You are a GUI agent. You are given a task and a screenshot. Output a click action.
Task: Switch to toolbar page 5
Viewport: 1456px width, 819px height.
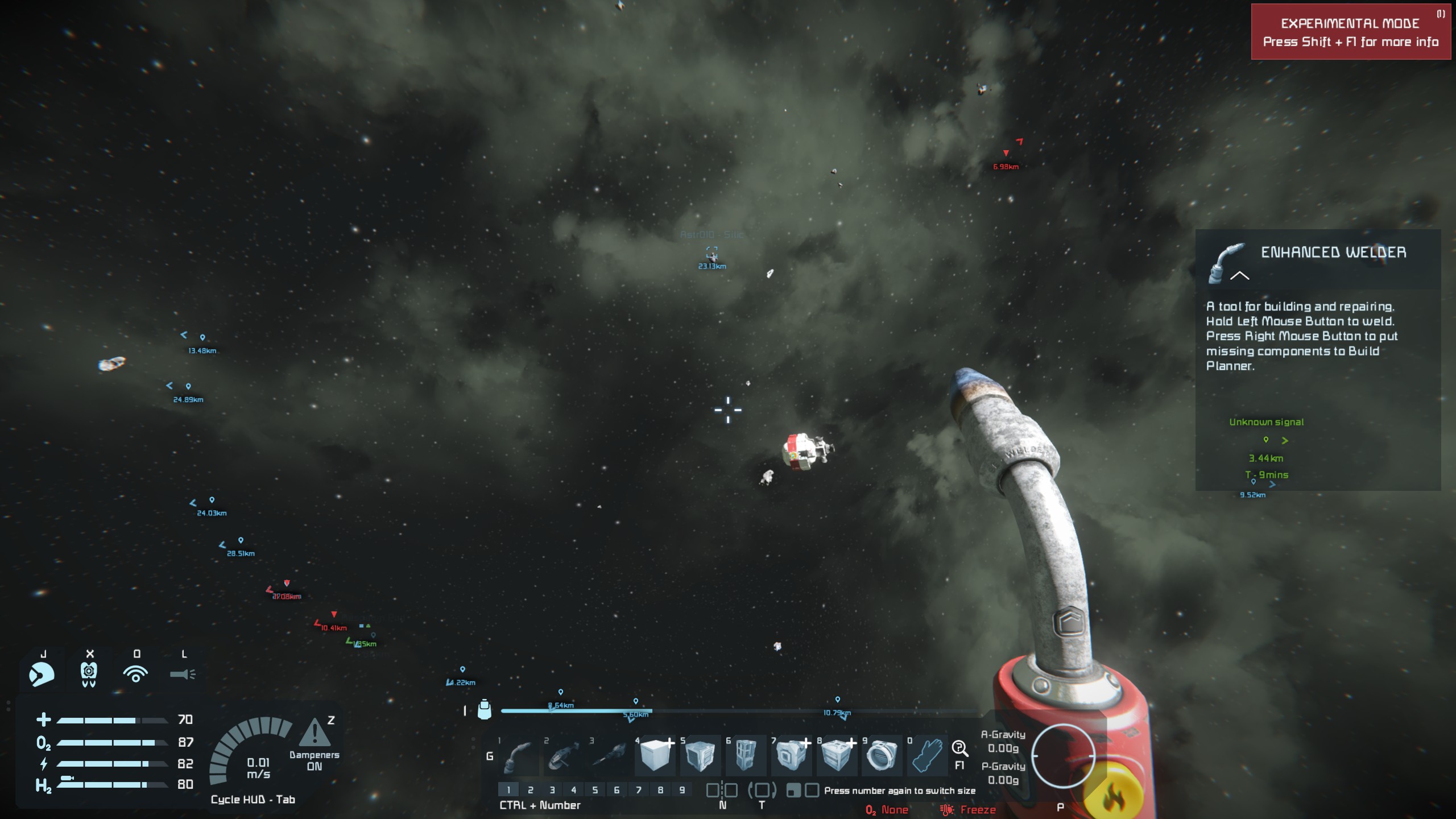point(595,790)
